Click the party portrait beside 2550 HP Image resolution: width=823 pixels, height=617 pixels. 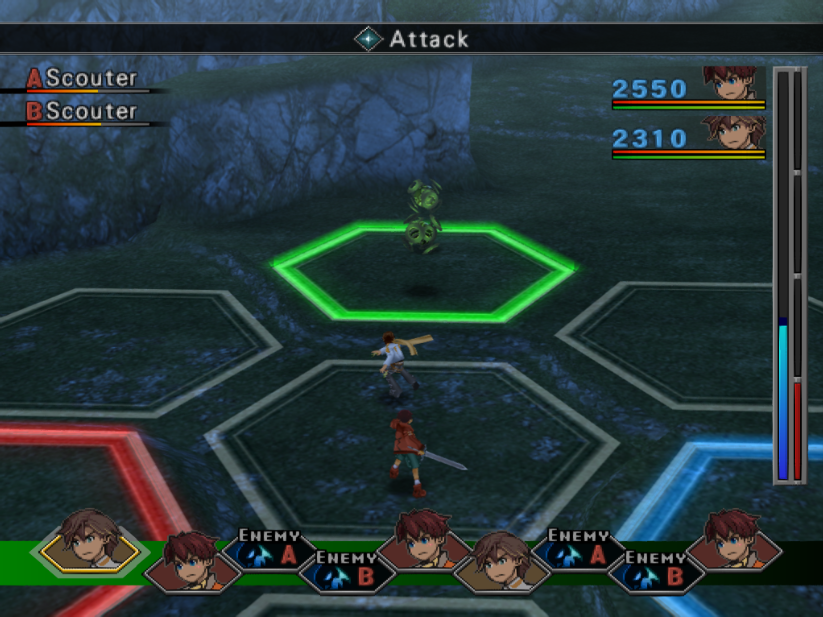733,83
